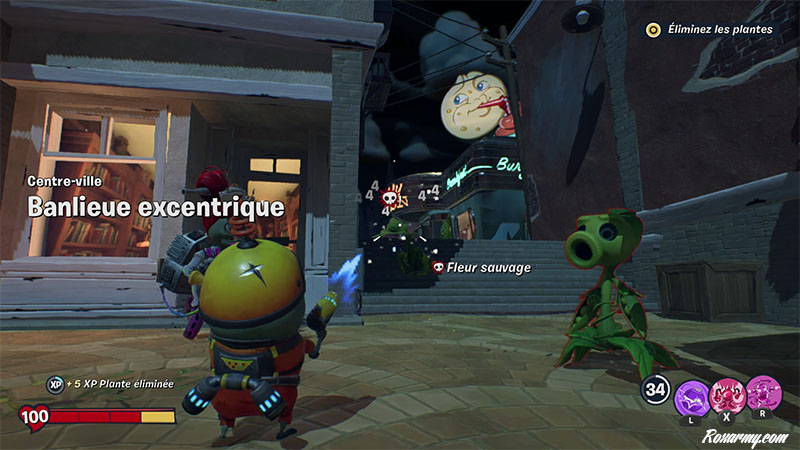The image size is (800, 450).
Task: Use the pink hovering figure ability
Action: [x=763, y=393]
